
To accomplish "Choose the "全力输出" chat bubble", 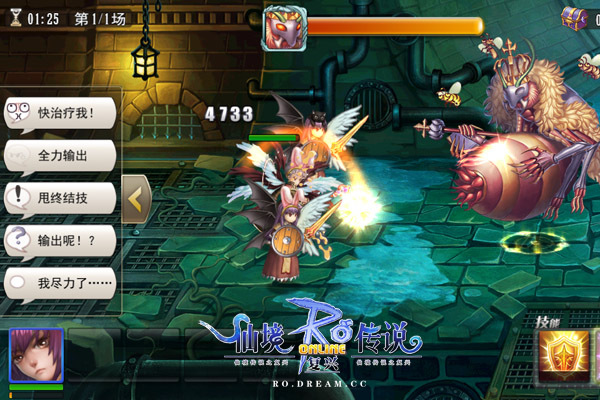I will 60,156.
